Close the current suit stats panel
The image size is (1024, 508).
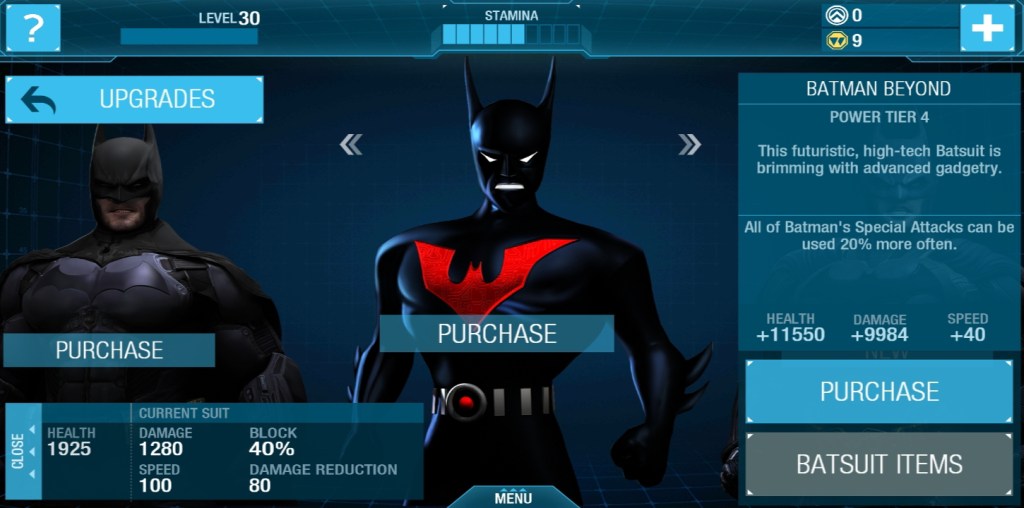[20, 451]
